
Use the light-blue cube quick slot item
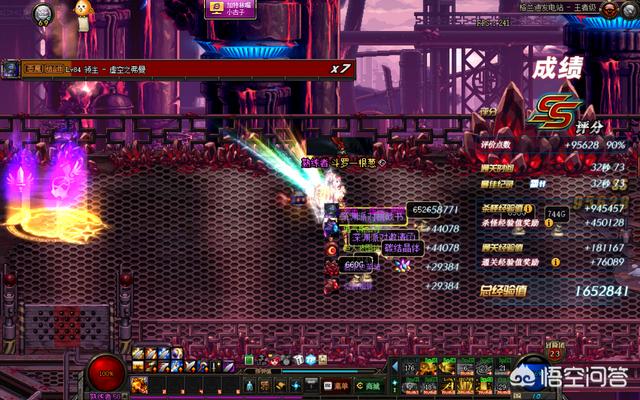[310, 359]
